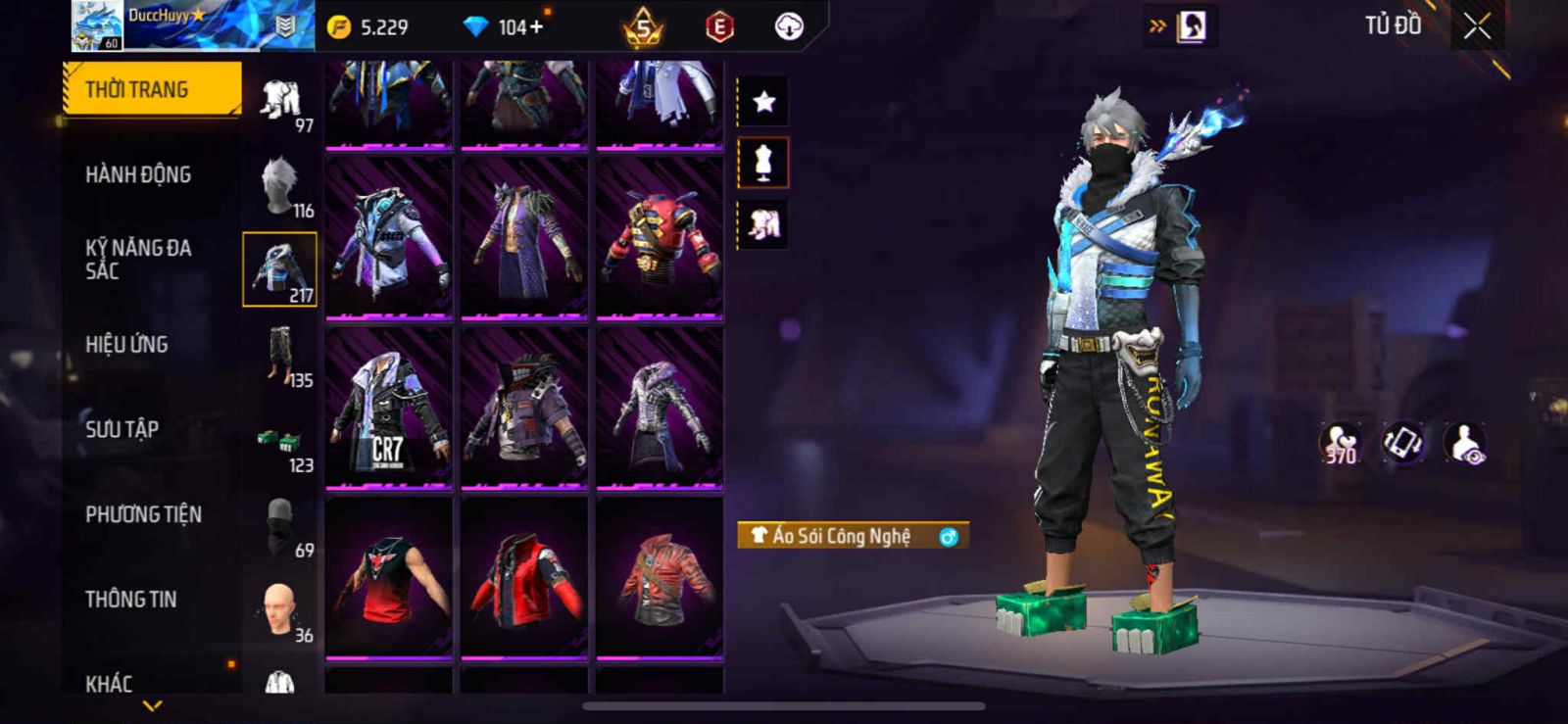Image resolution: width=1568 pixels, height=724 pixels.
Task: Open the pants category with 135 items
Action: [280, 357]
